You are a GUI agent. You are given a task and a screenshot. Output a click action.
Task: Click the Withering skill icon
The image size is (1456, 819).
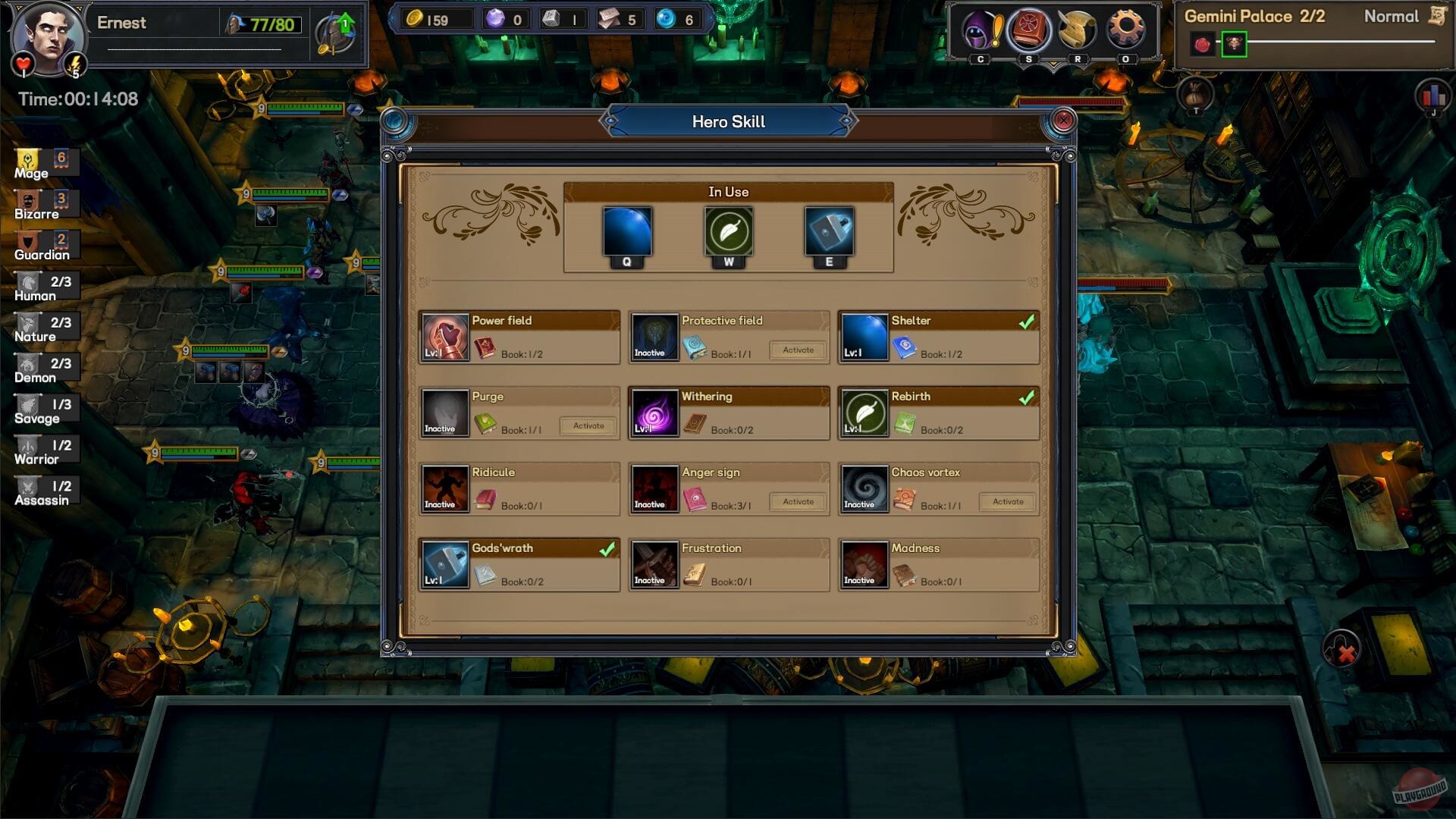coord(654,413)
